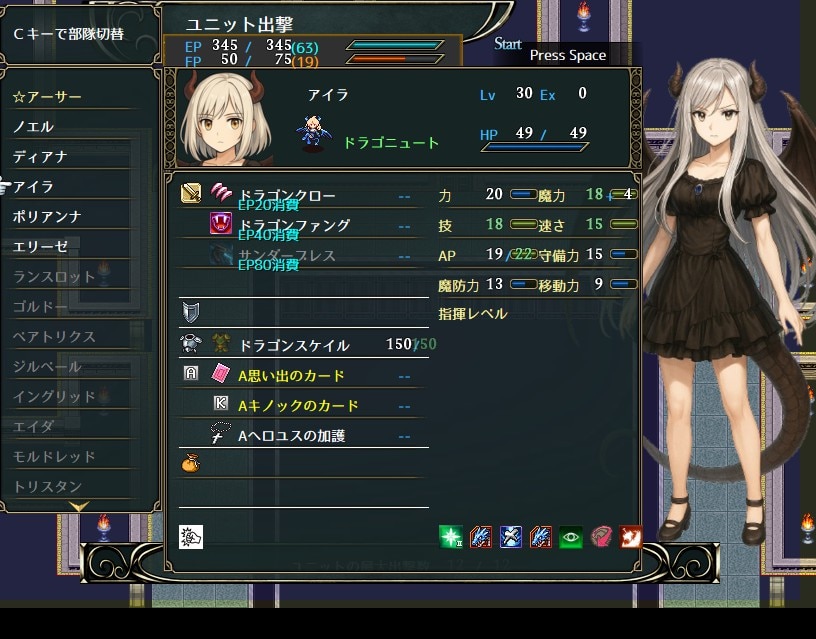Pick アイラ in the unit list
Screen dimensions: 816x639
(x=34, y=187)
